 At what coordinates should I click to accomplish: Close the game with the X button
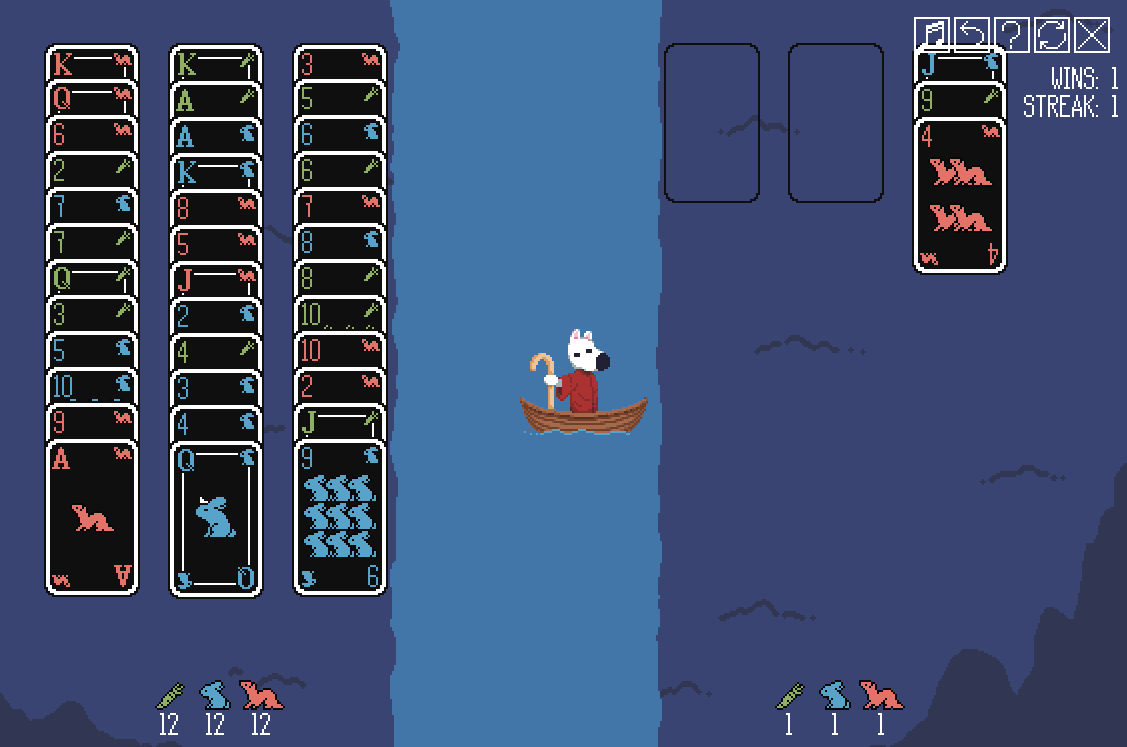1092,35
